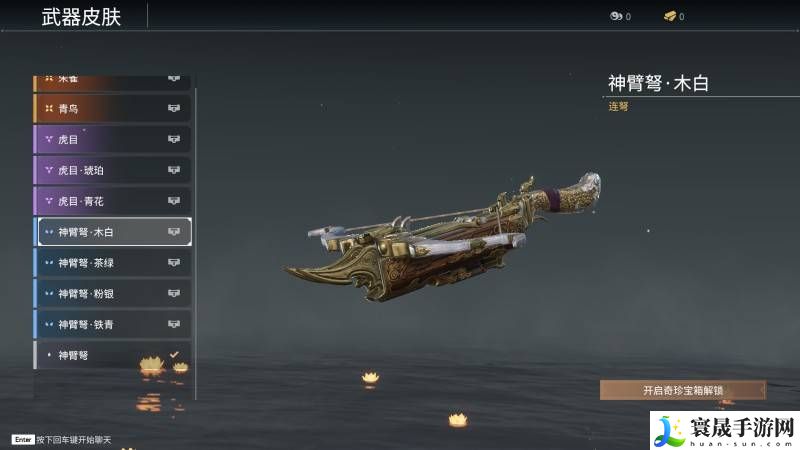Choose the plain 虎目 skin row
Image resolution: width=800 pixels, height=450 pixels.
coord(112,139)
